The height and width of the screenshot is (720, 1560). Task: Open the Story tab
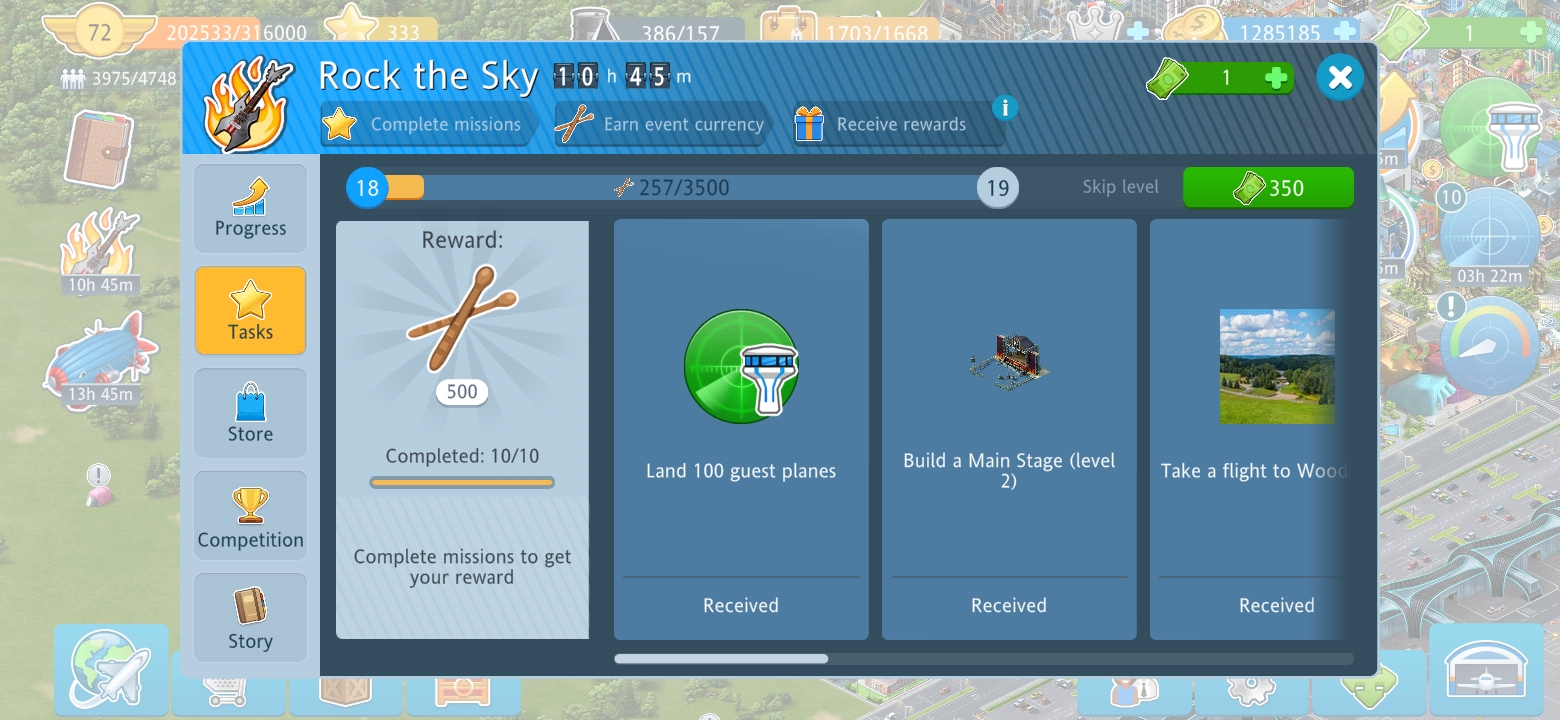click(250, 617)
